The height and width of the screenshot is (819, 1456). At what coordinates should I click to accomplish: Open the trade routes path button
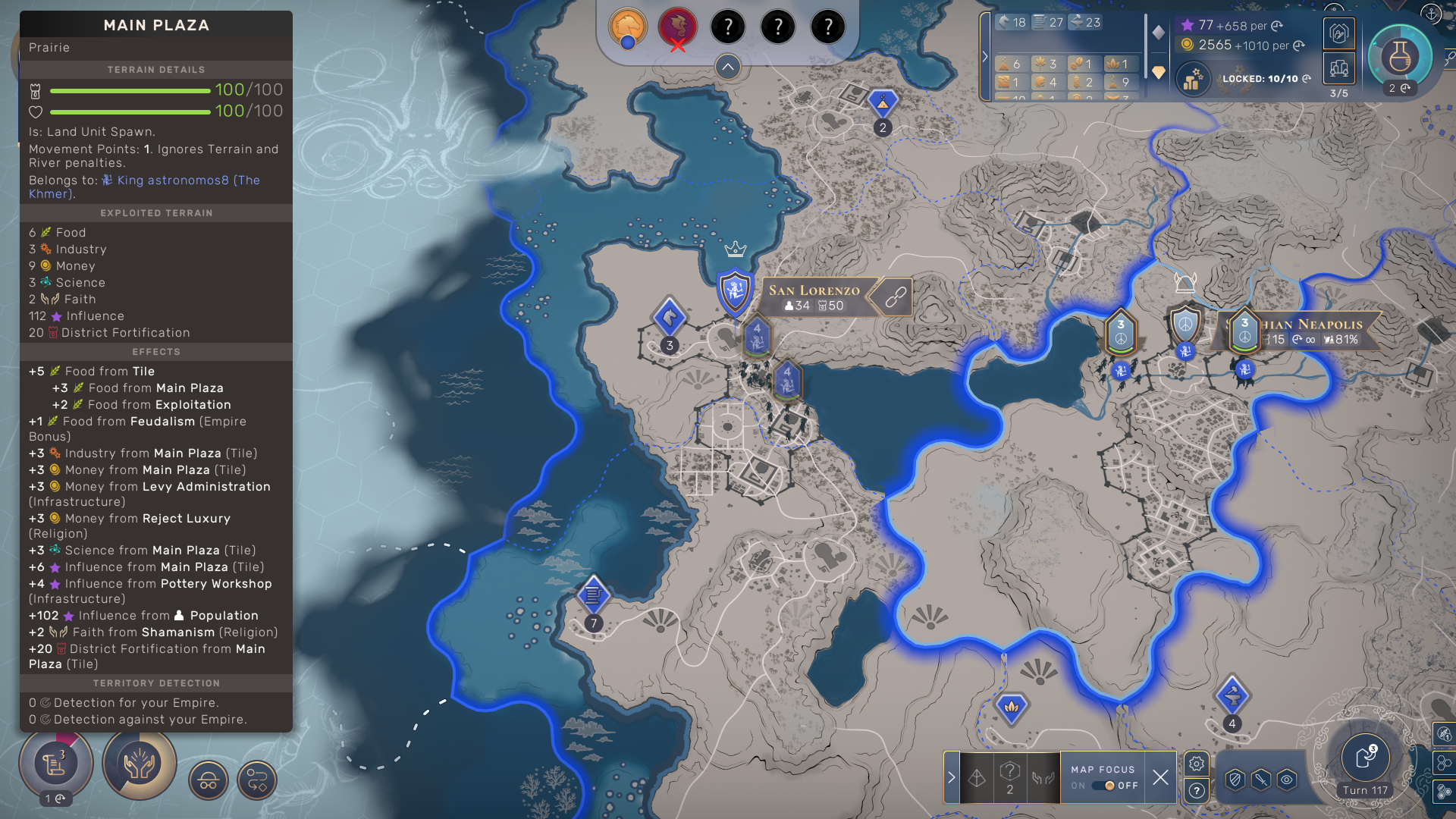[x=257, y=780]
